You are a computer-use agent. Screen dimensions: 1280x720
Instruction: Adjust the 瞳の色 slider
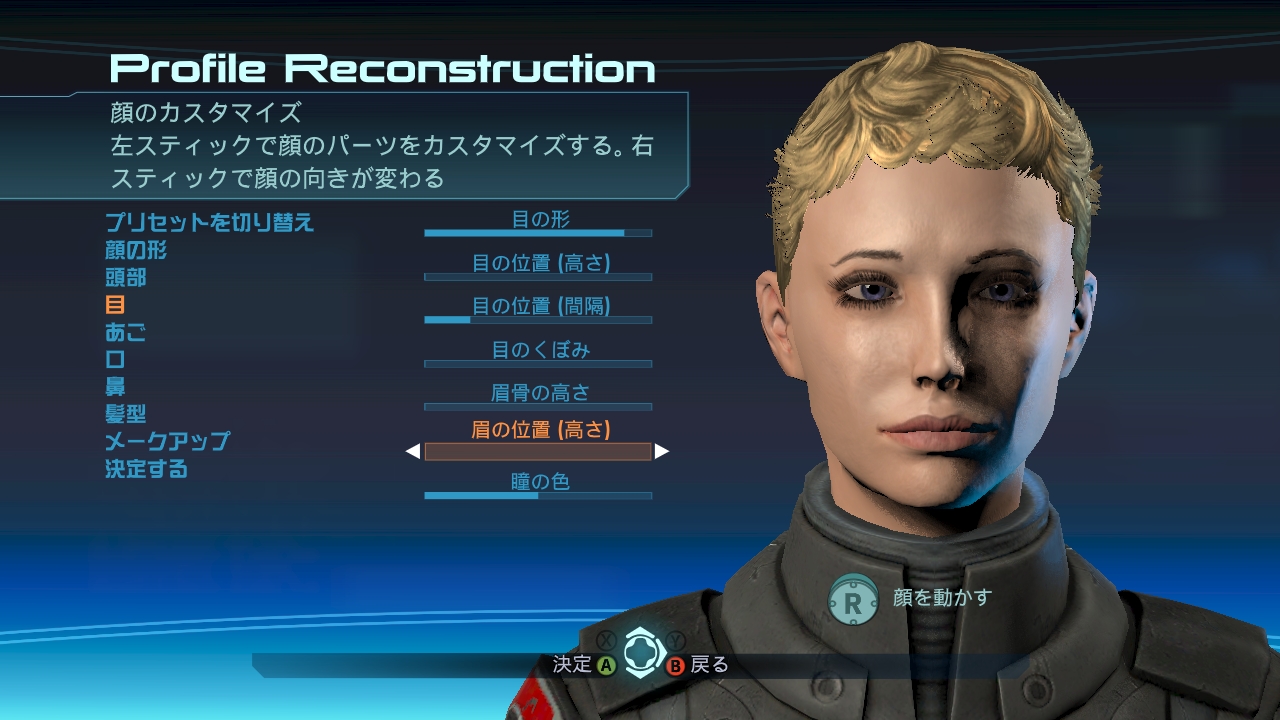click(x=538, y=494)
